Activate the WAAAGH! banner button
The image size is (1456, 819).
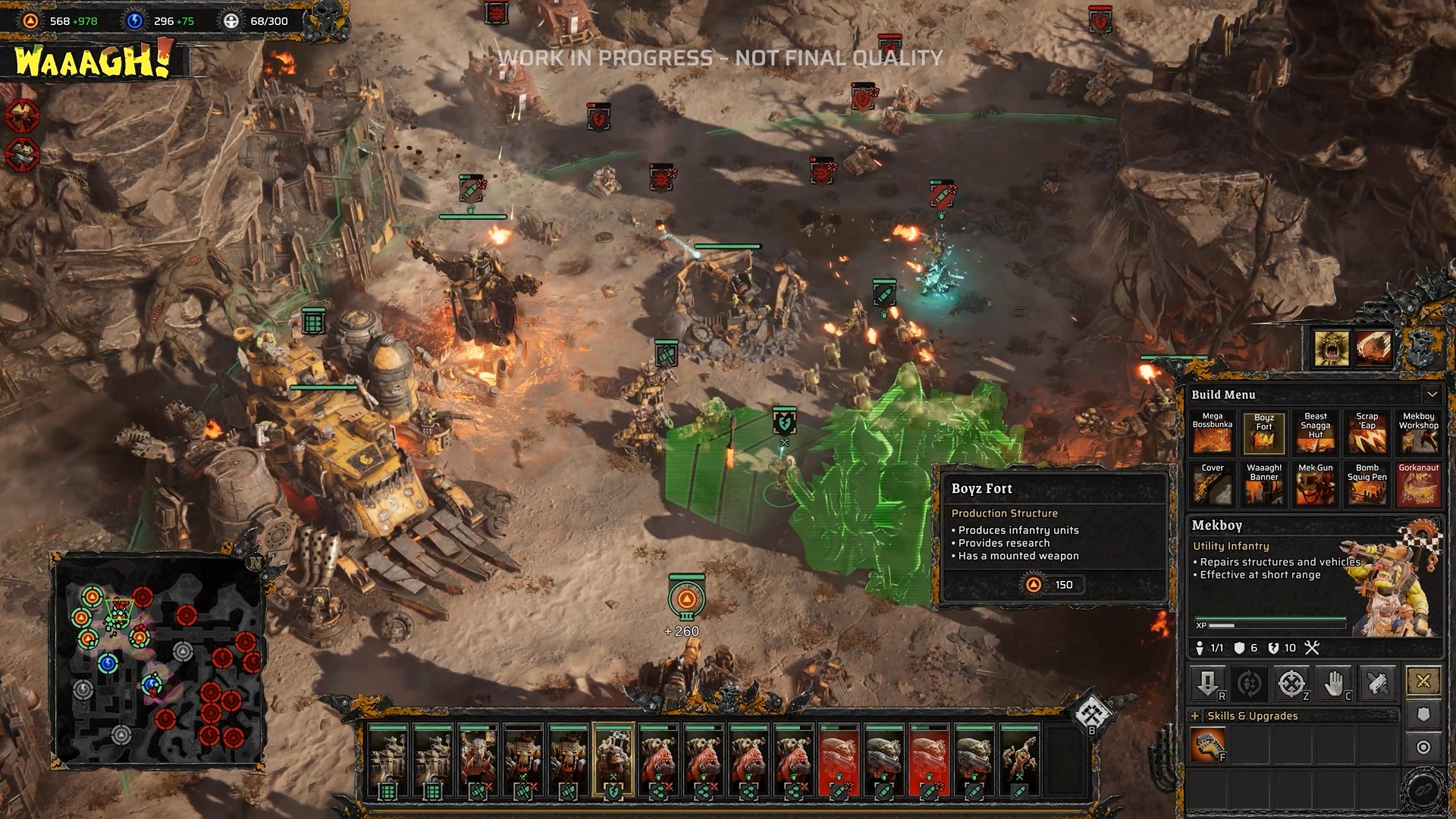coord(93,61)
